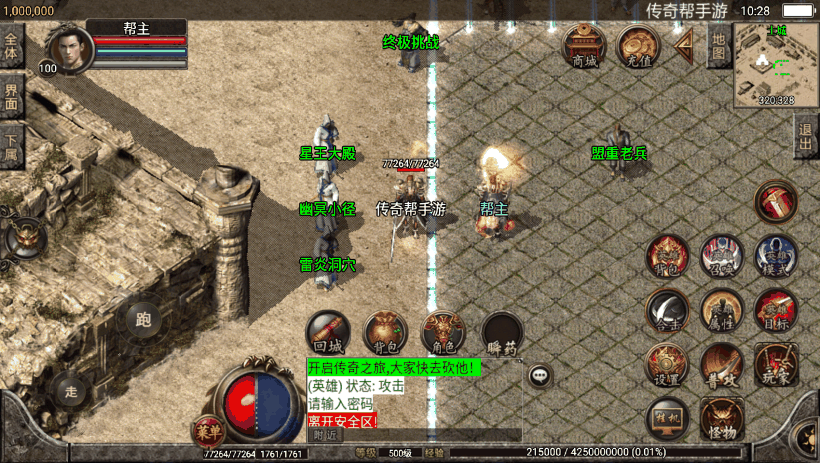820x463 pixels.
Task: Collapse the top icon row arrow
Action: click(685, 45)
